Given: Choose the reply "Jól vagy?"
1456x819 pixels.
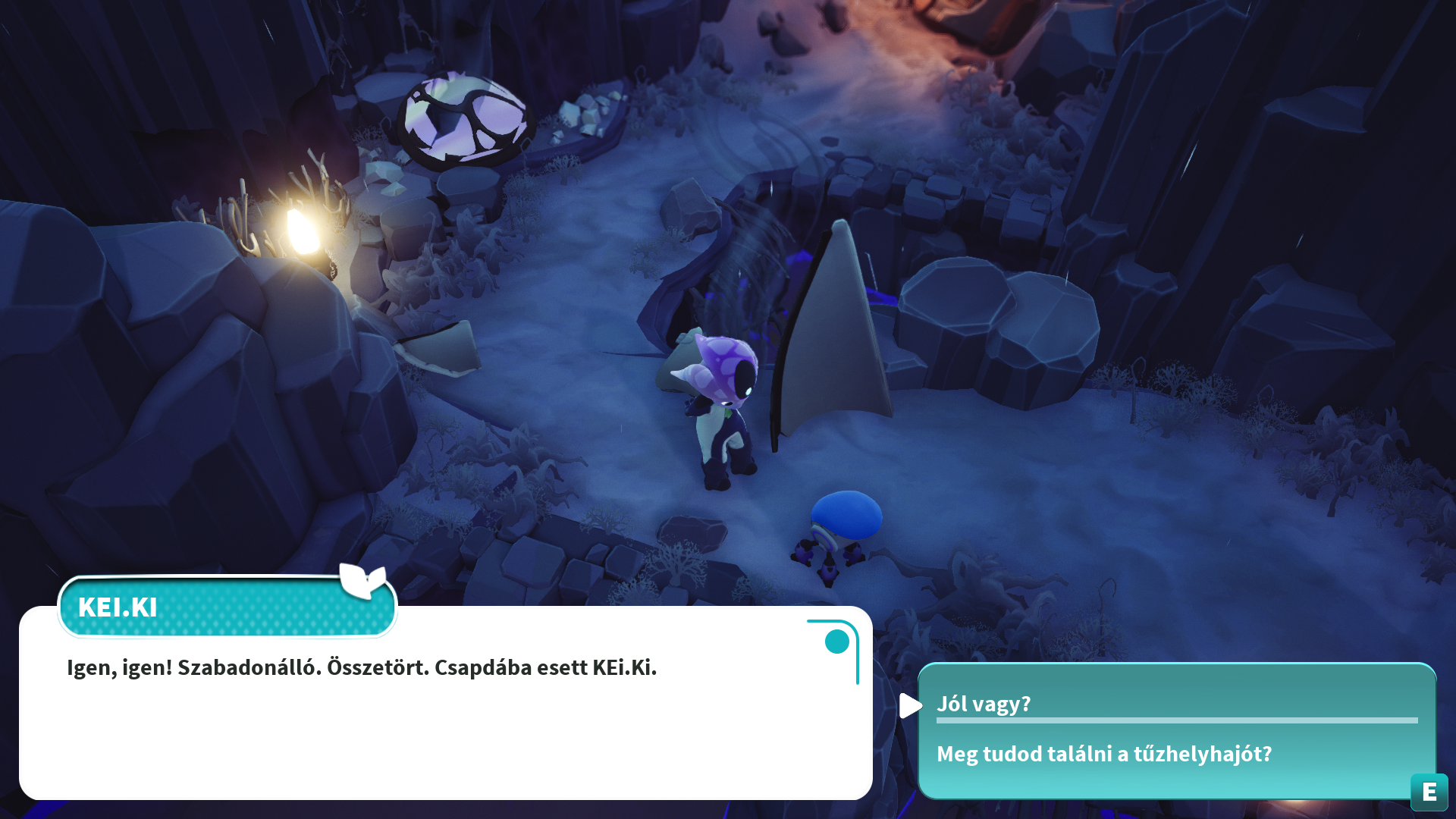Looking at the screenshot, I should 984,704.
